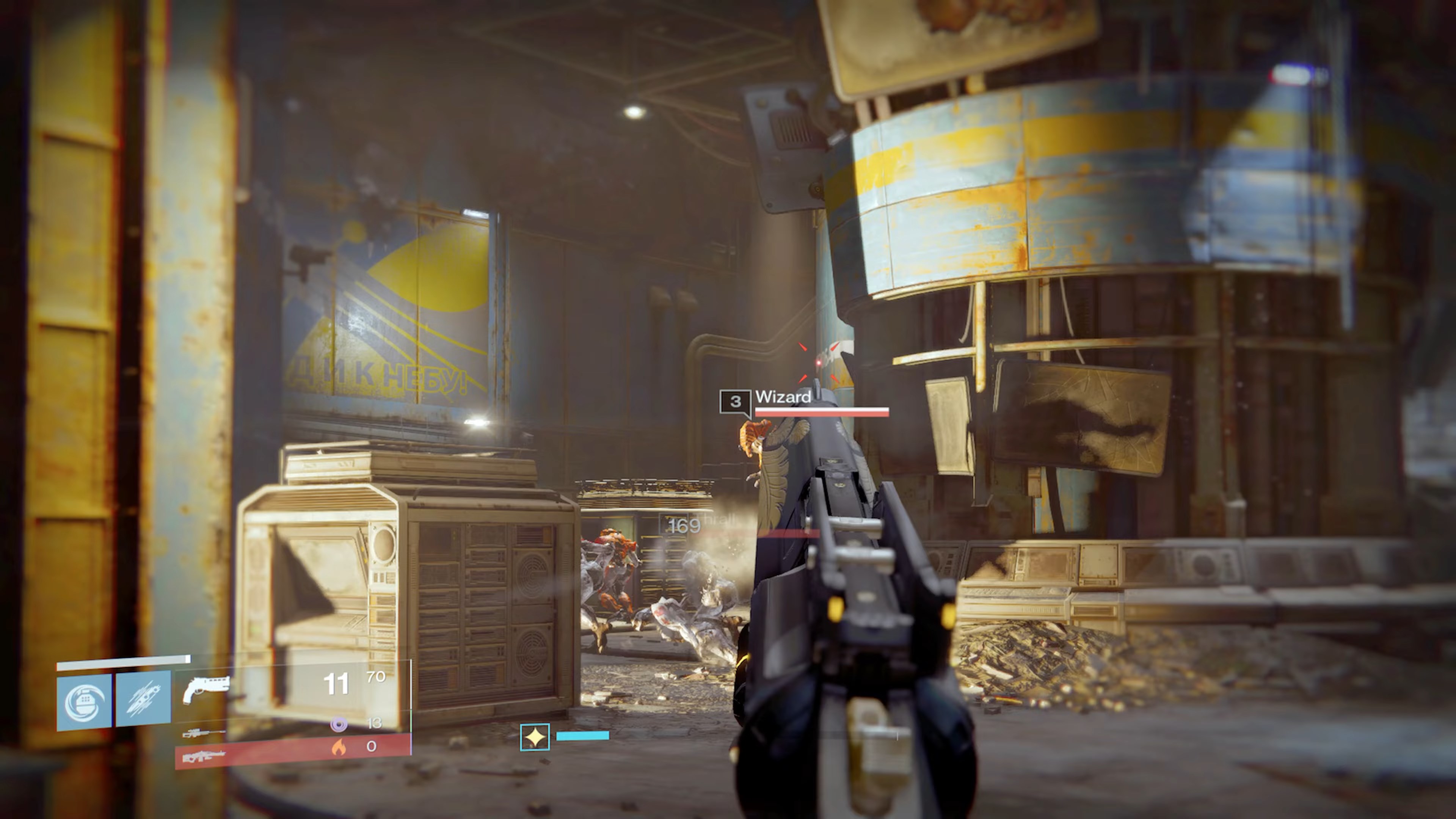Click the purple special ammo orb icon
This screenshot has width=1456, height=819.
(339, 725)
